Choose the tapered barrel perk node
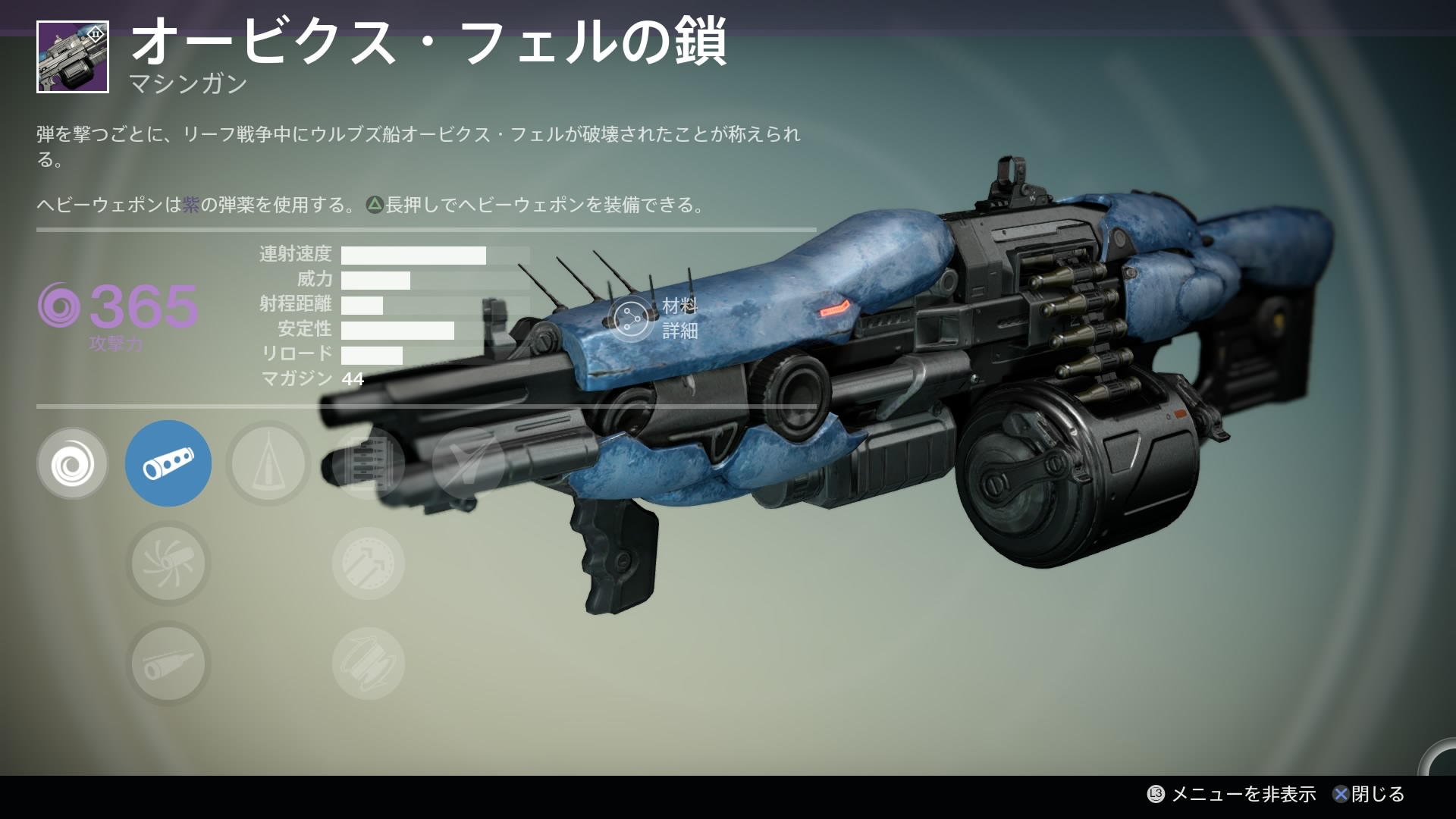1456x819 pixels. coord(168,664)
